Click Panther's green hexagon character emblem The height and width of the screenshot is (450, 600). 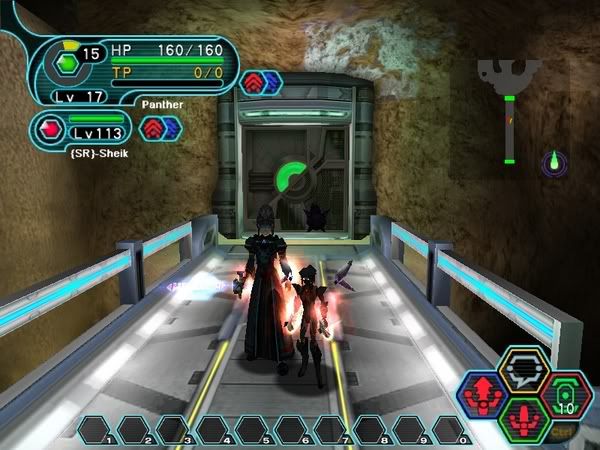(x=66, y=62)
